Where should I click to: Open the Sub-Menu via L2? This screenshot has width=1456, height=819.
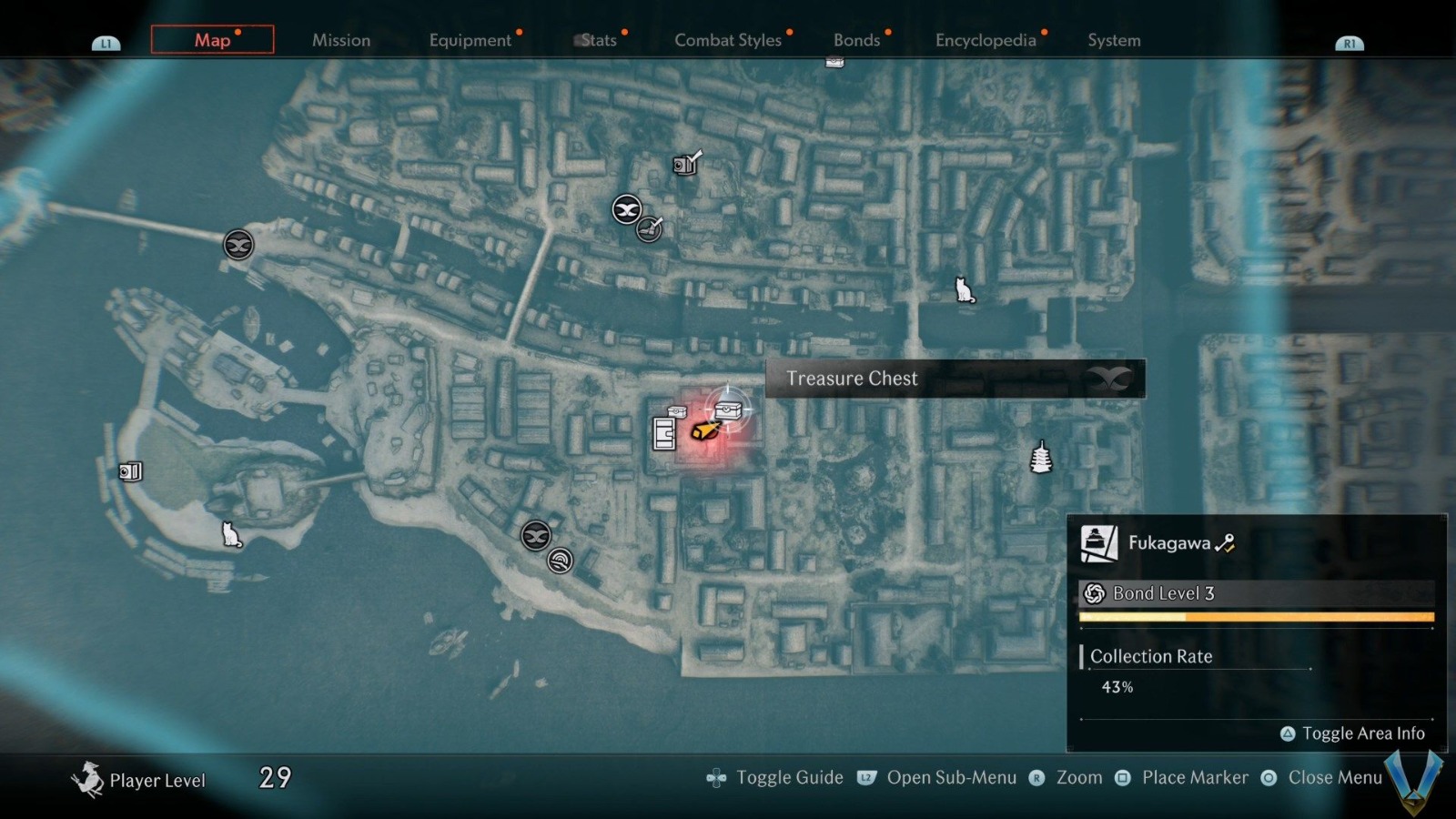click(x=955, y=777)
